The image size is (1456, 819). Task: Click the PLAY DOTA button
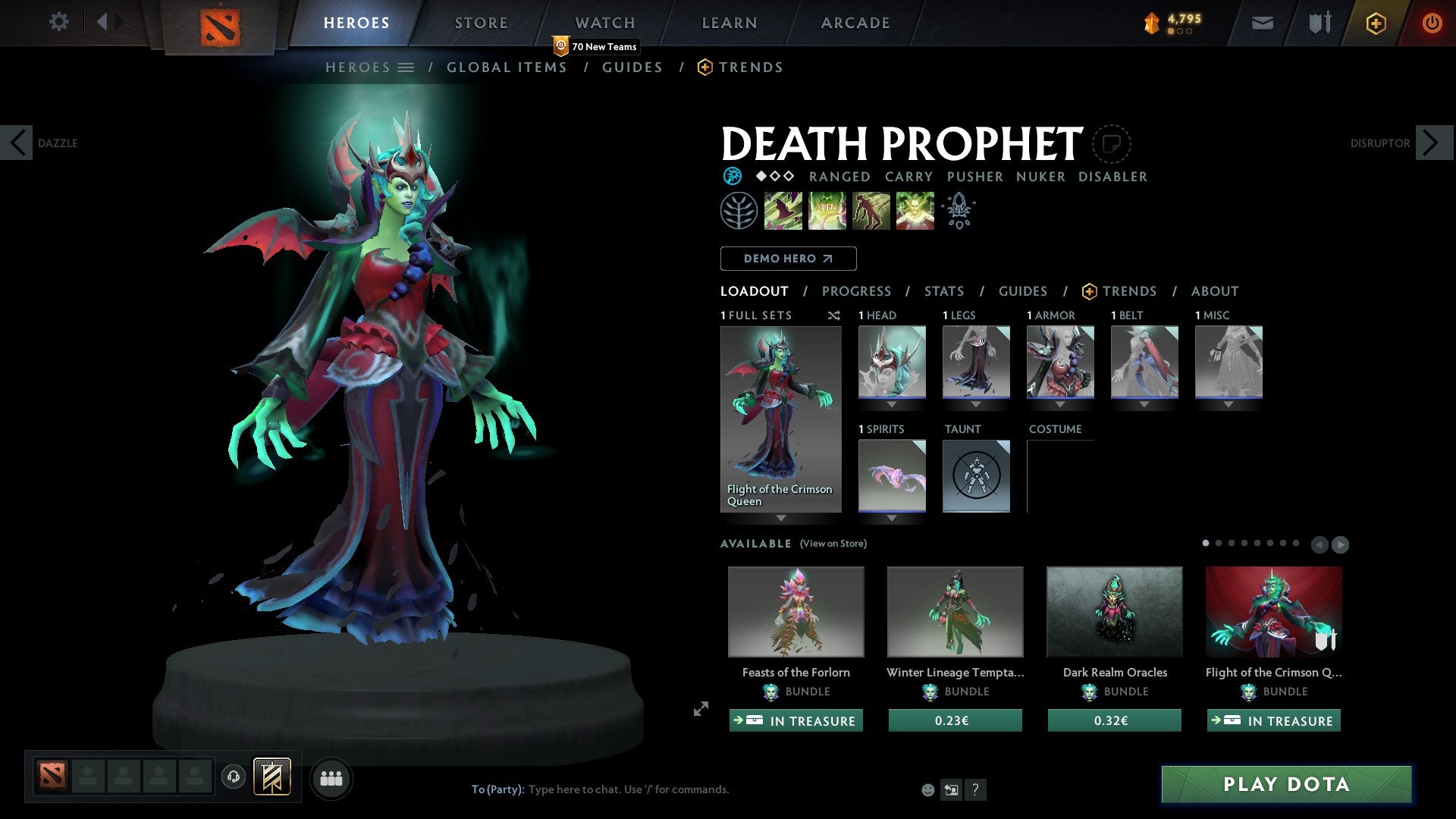tap(1285, 785)
